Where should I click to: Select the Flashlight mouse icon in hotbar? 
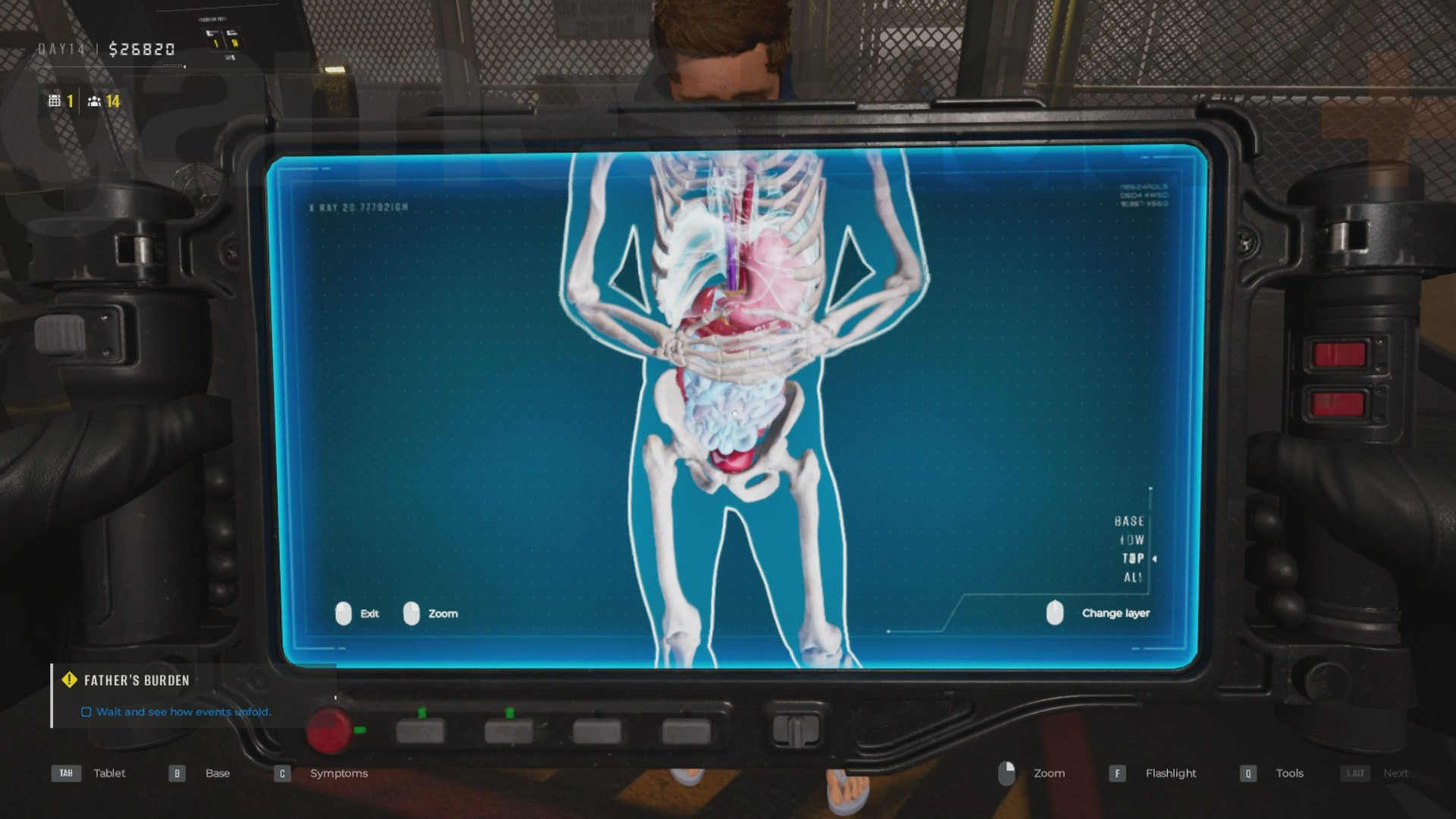(x=1117, y=773)
